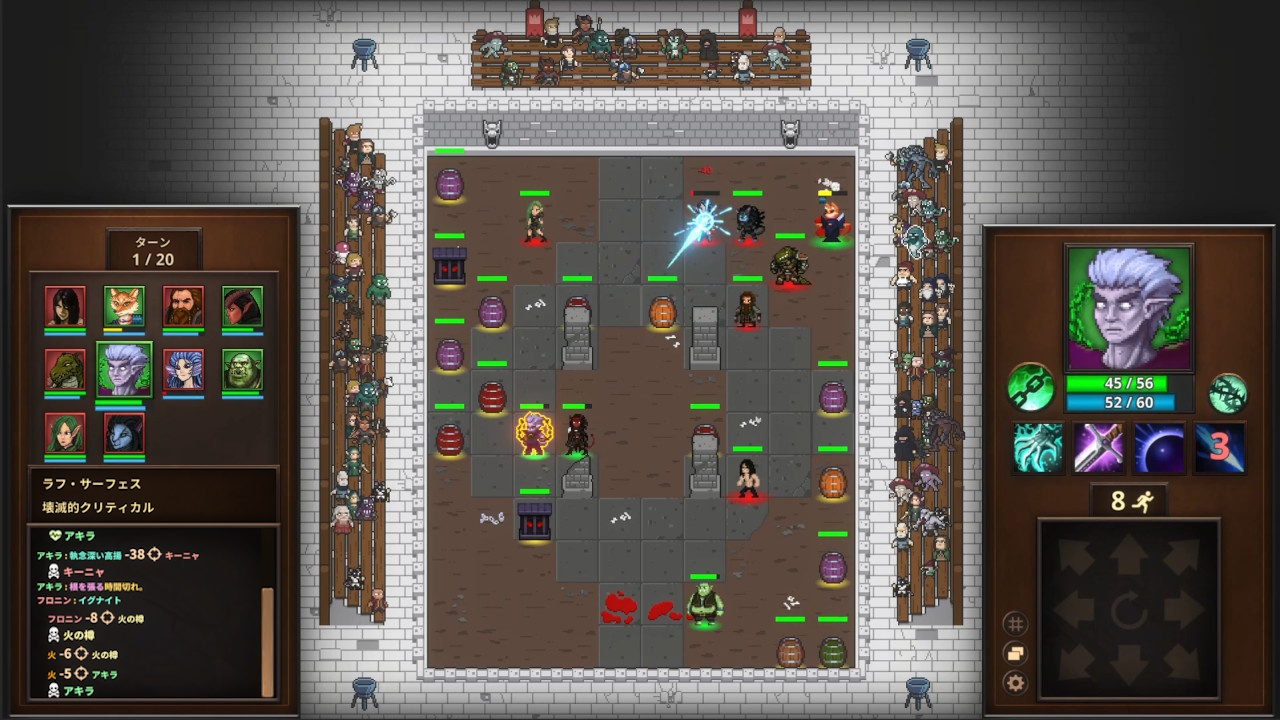Viewport: 1280px width, 720px height.
Task: Select the ability on 3-turn cooldown
Action: pyautogui.click(x=1220, y=448)
